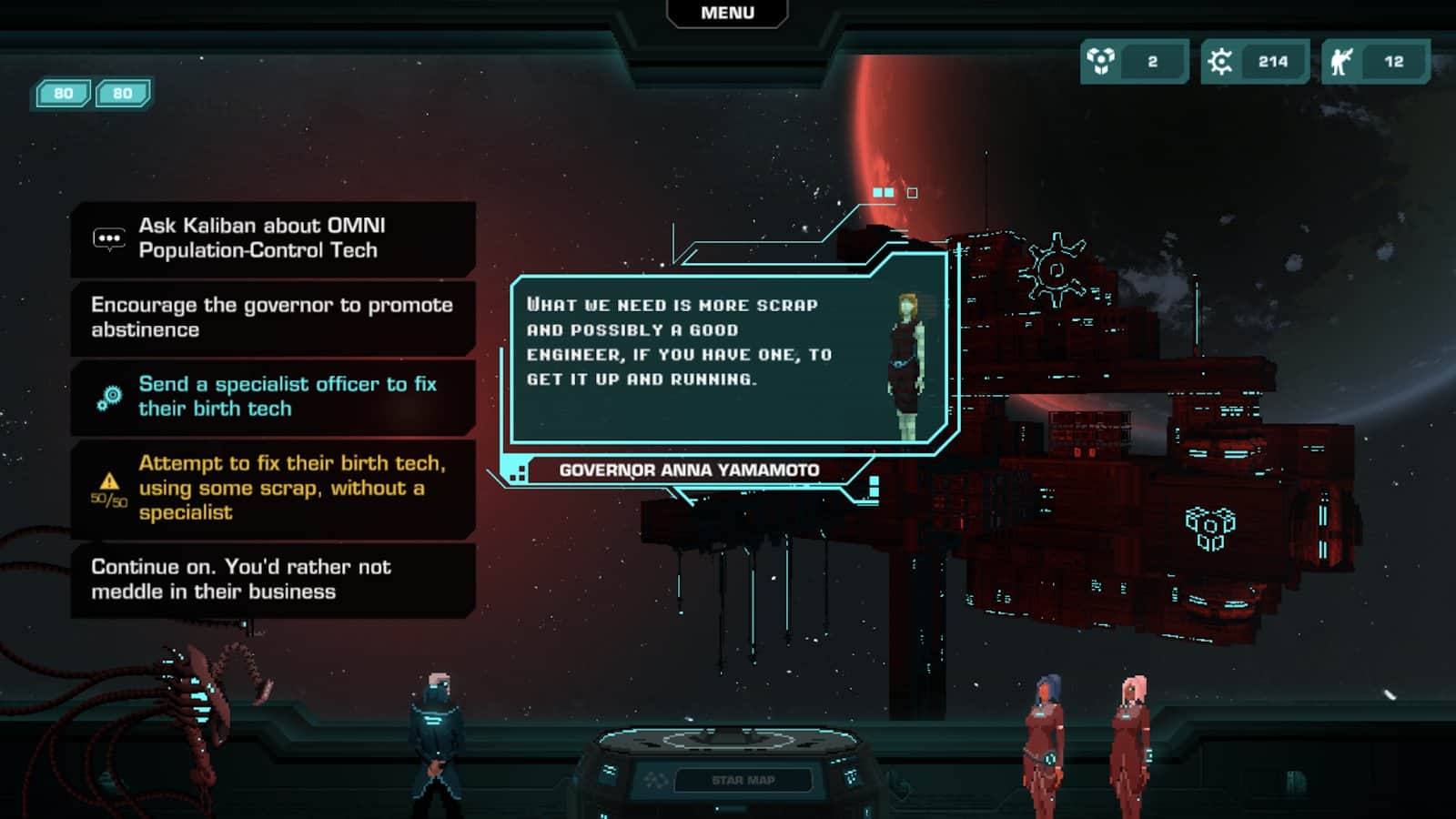Open the MENU at the top
The height and width of the screenshot is (819, 1456).
coord(727,13)
